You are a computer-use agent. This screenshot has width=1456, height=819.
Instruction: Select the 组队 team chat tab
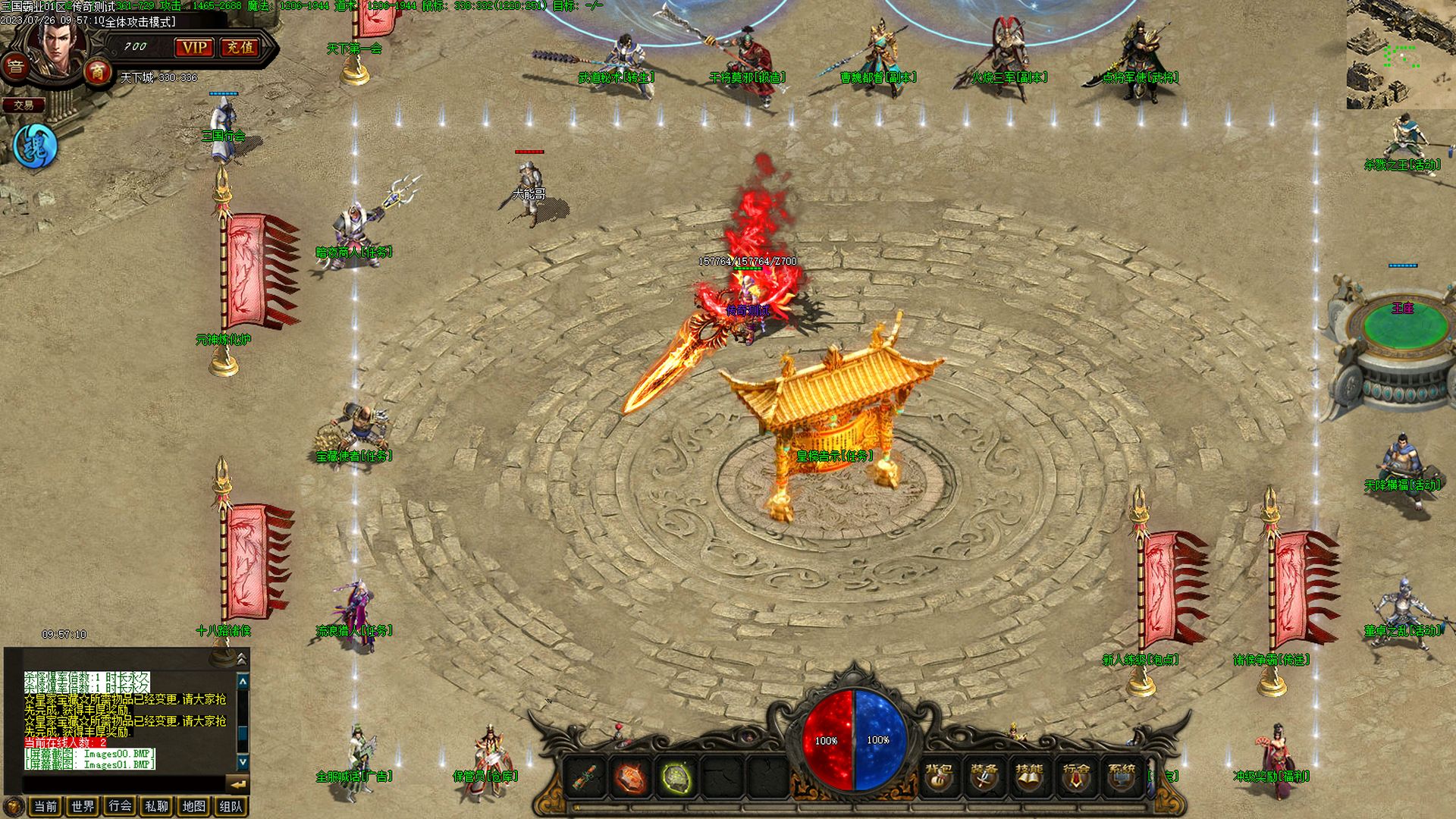pyautogui.click(x=231, y=806)
